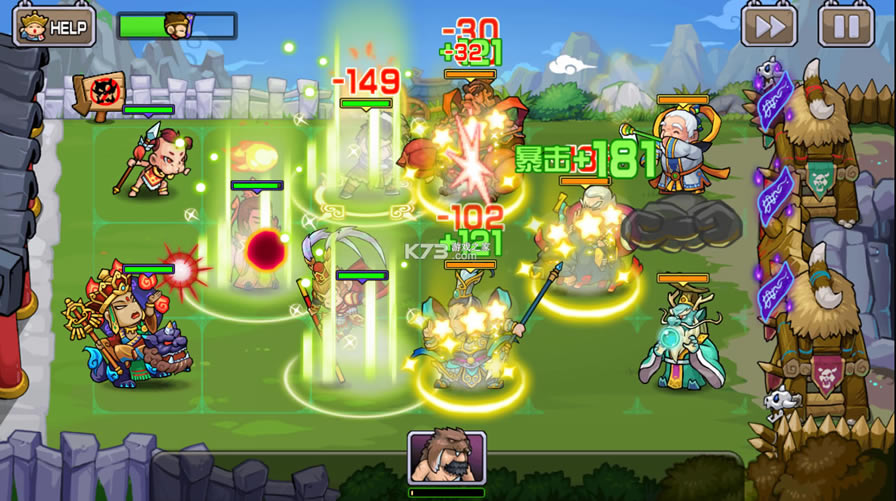Toggle the fast-forward speed button
The width and height of the screenshot is (896, 501).
(x=769, y=26)
